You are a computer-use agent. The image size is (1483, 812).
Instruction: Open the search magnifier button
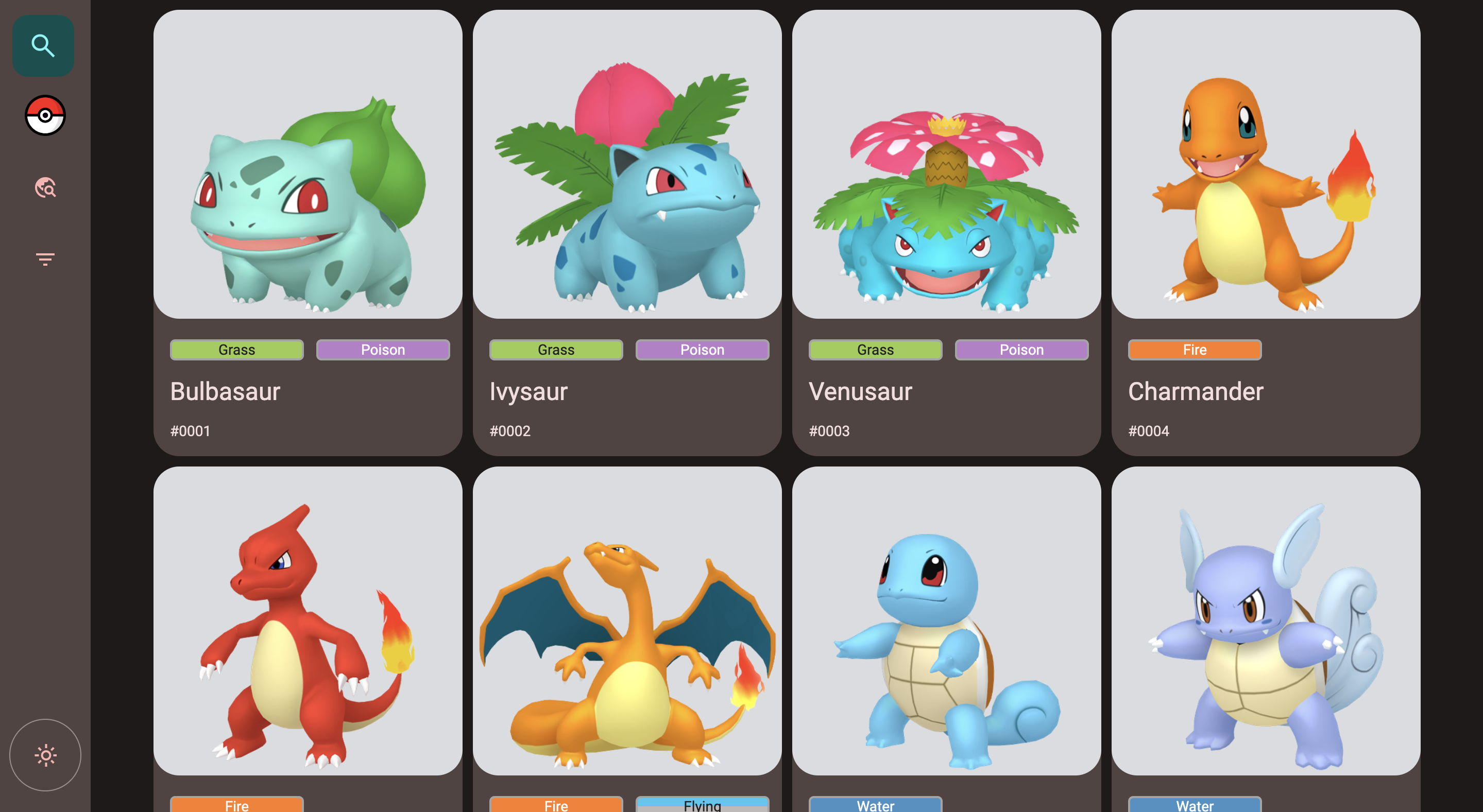click(43, 45)
